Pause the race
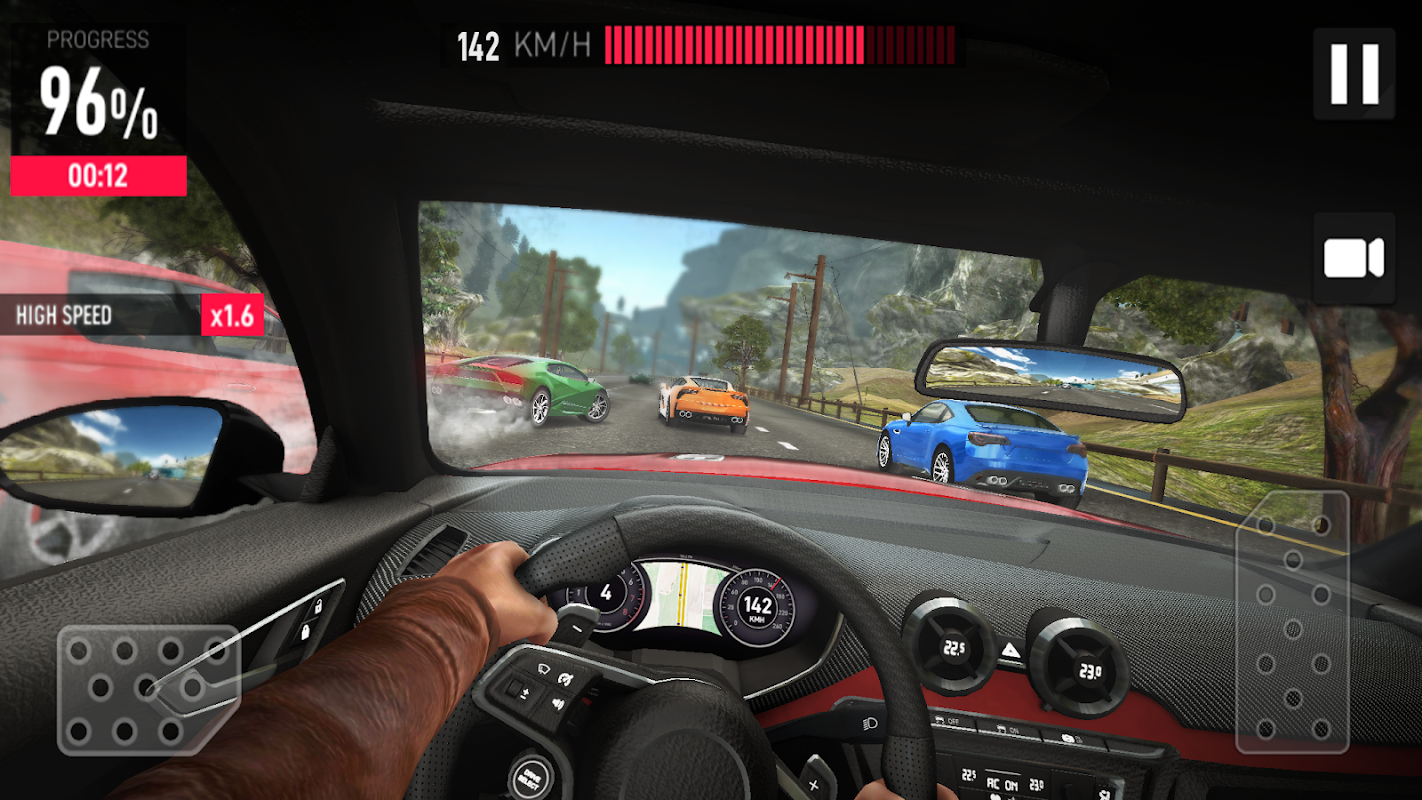 coord(1354,73)
